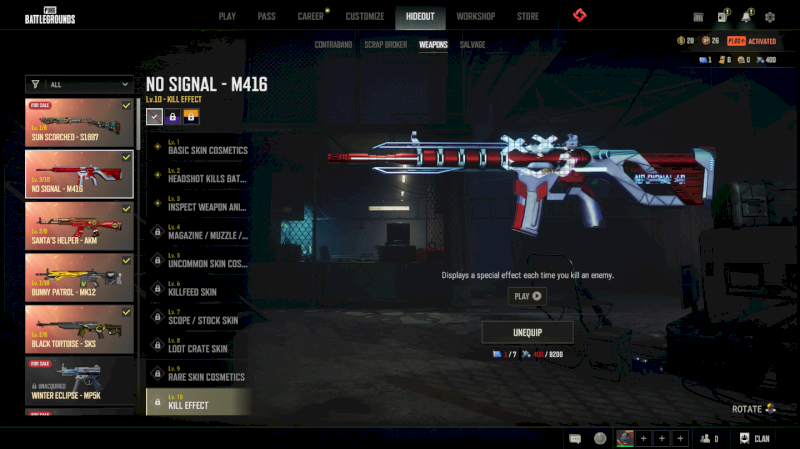Go to the Customize tab

[x=365, y=17]
